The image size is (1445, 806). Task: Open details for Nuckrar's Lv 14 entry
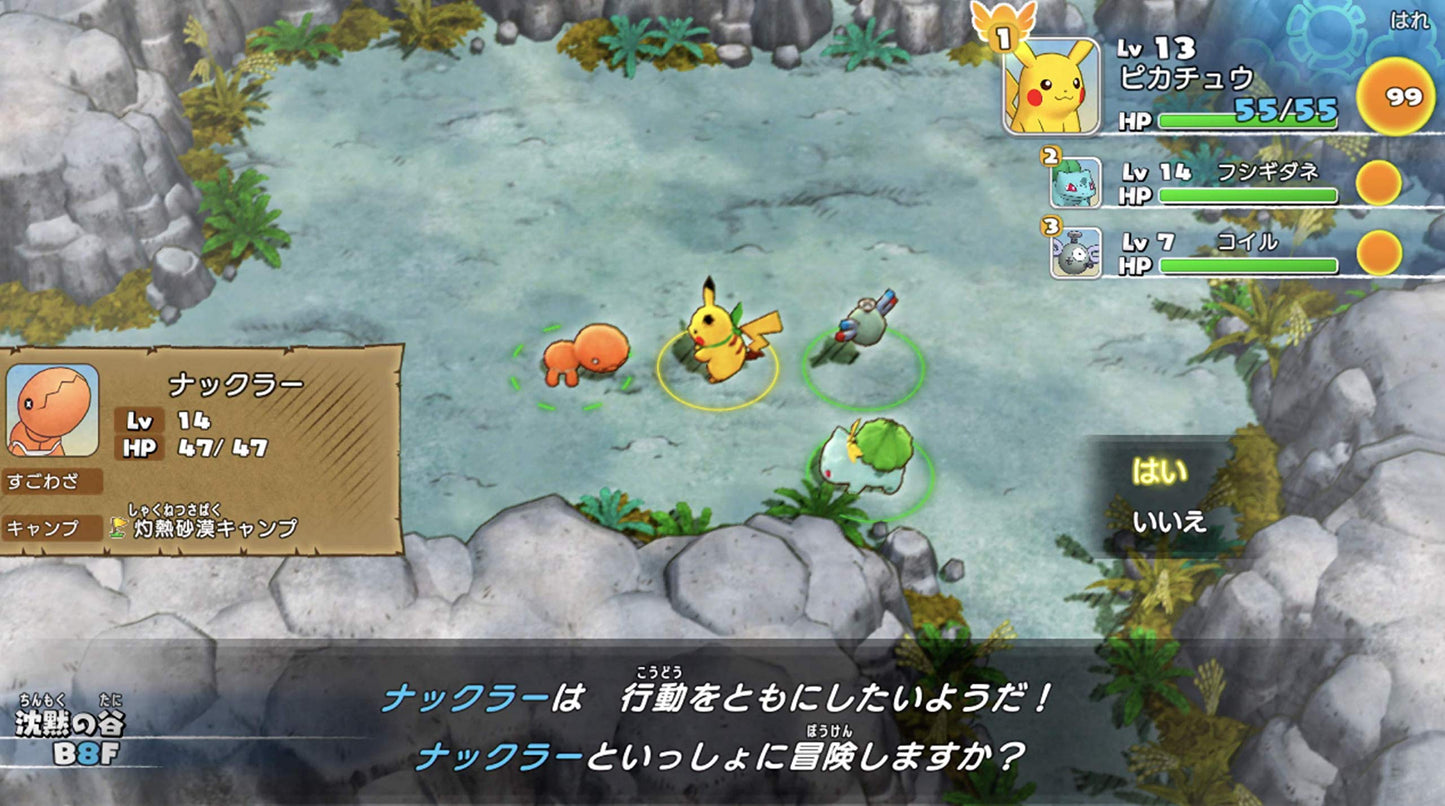click(x=167, y=421)
